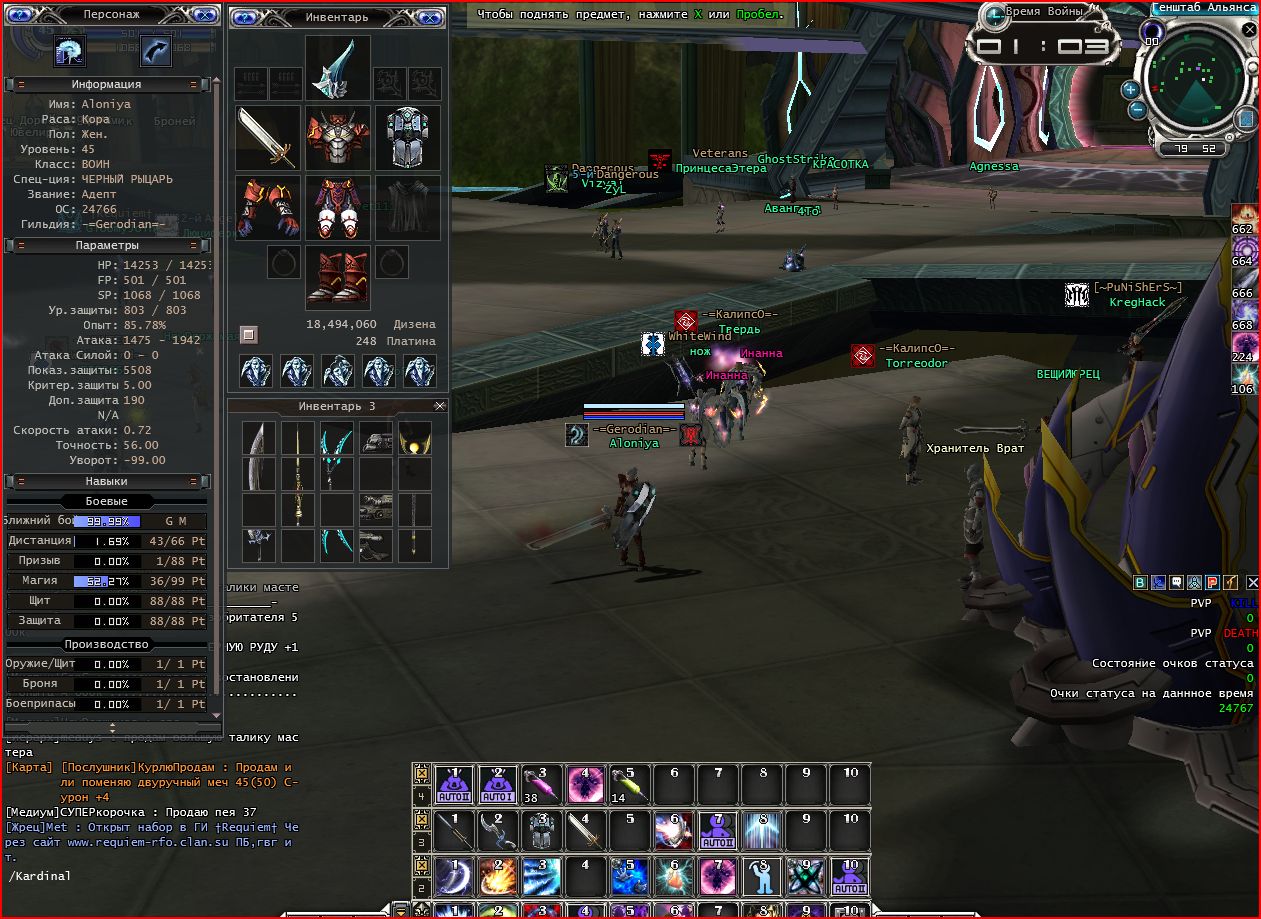Close the Инвентарь 3 bag panel
Screen dimensions: 1261x919
point(439,406)
